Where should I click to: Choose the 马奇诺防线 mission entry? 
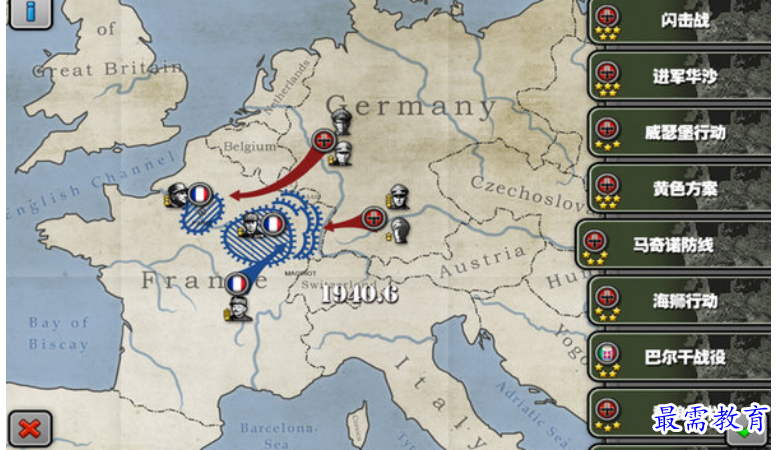(675, 245)
